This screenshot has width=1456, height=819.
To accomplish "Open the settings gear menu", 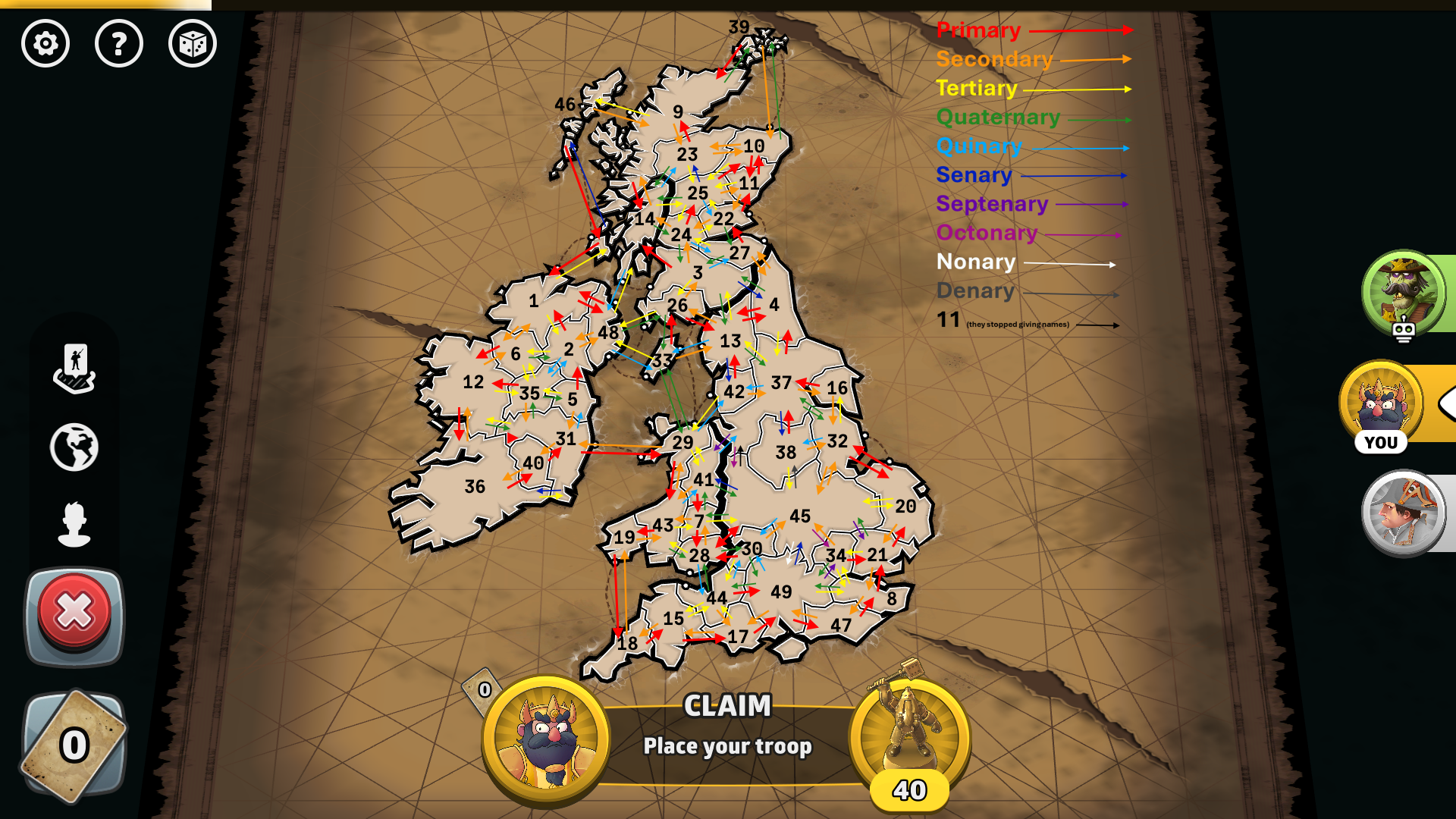I will pos(45,44).
